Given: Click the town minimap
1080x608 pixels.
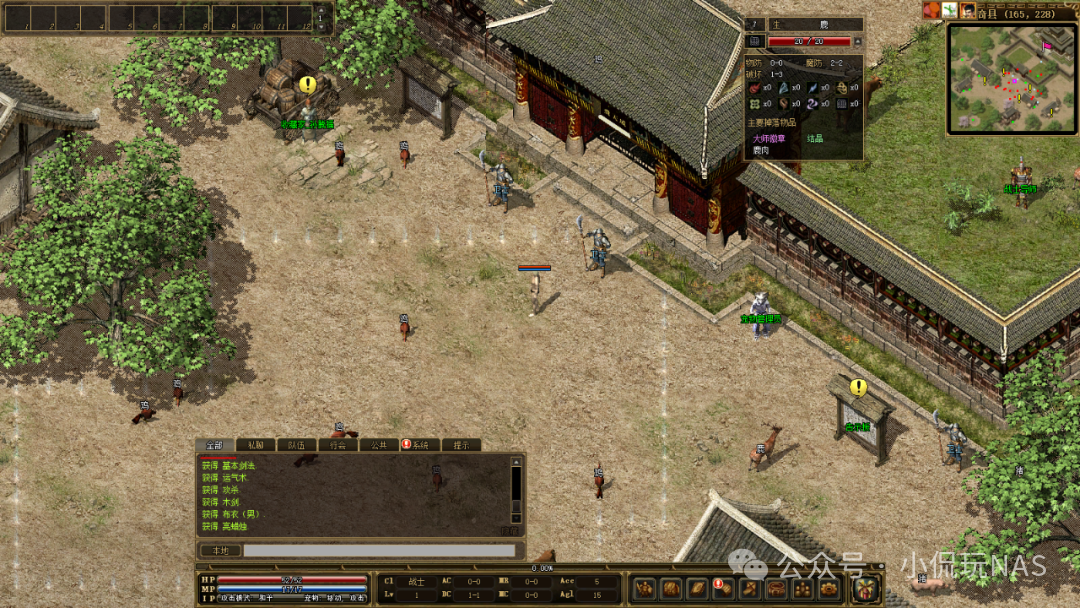Looking at the screenshot, I should (x=1011, y=77).
